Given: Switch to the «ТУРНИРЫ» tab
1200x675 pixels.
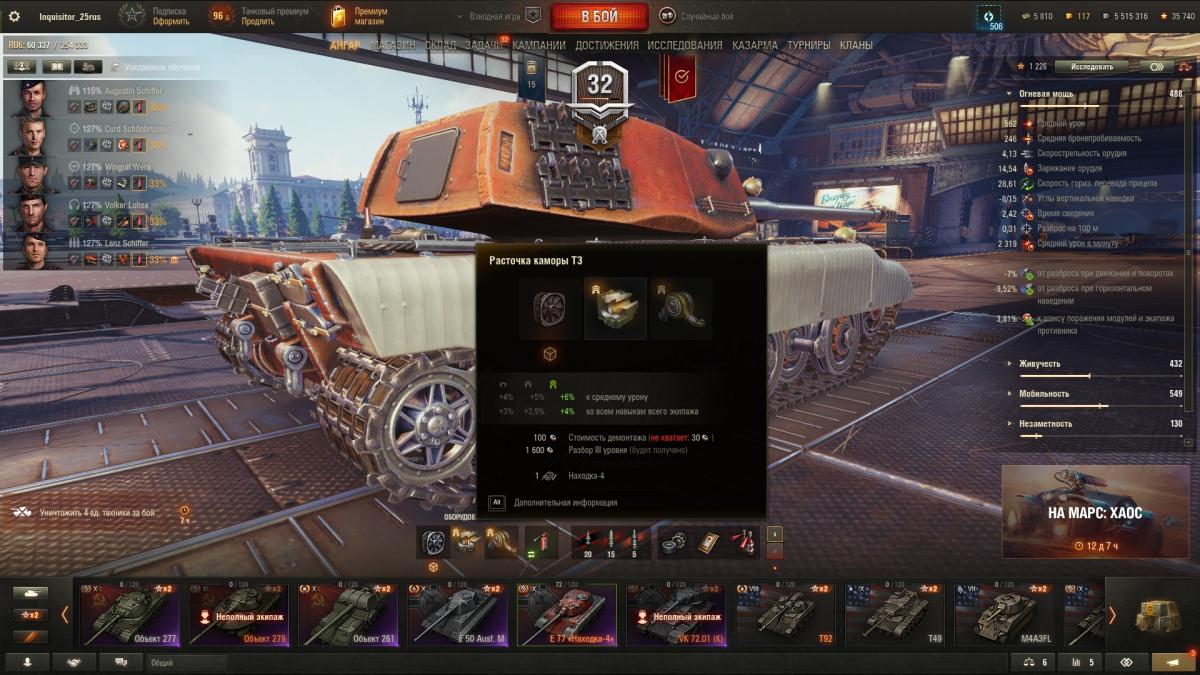Looking at the screenshot, I should point(809,45).
